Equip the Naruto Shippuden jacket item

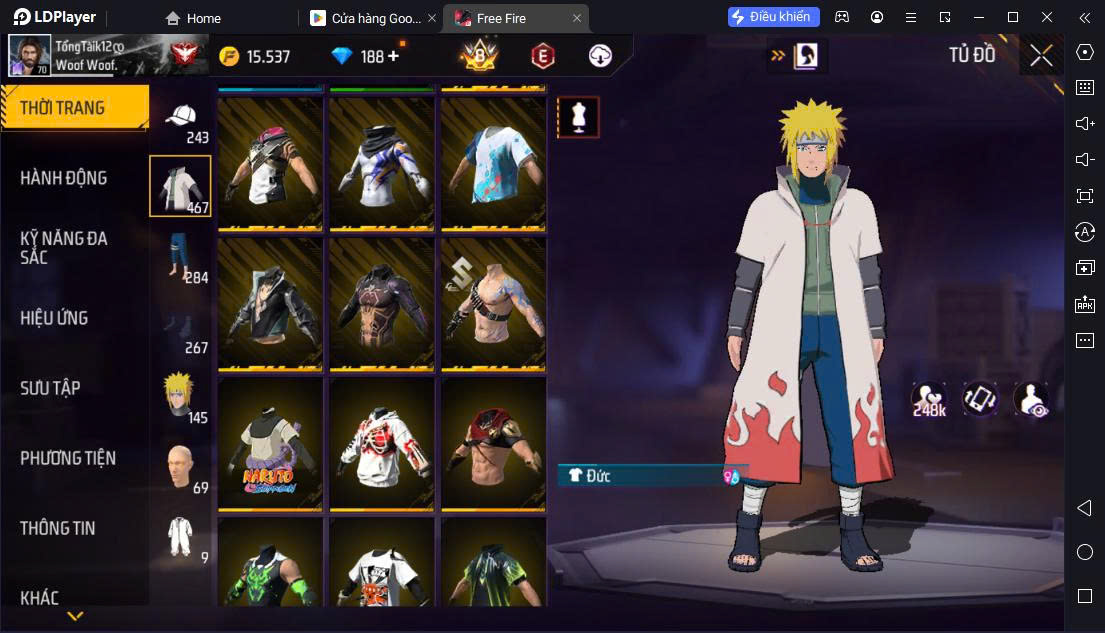coord(270,444)
